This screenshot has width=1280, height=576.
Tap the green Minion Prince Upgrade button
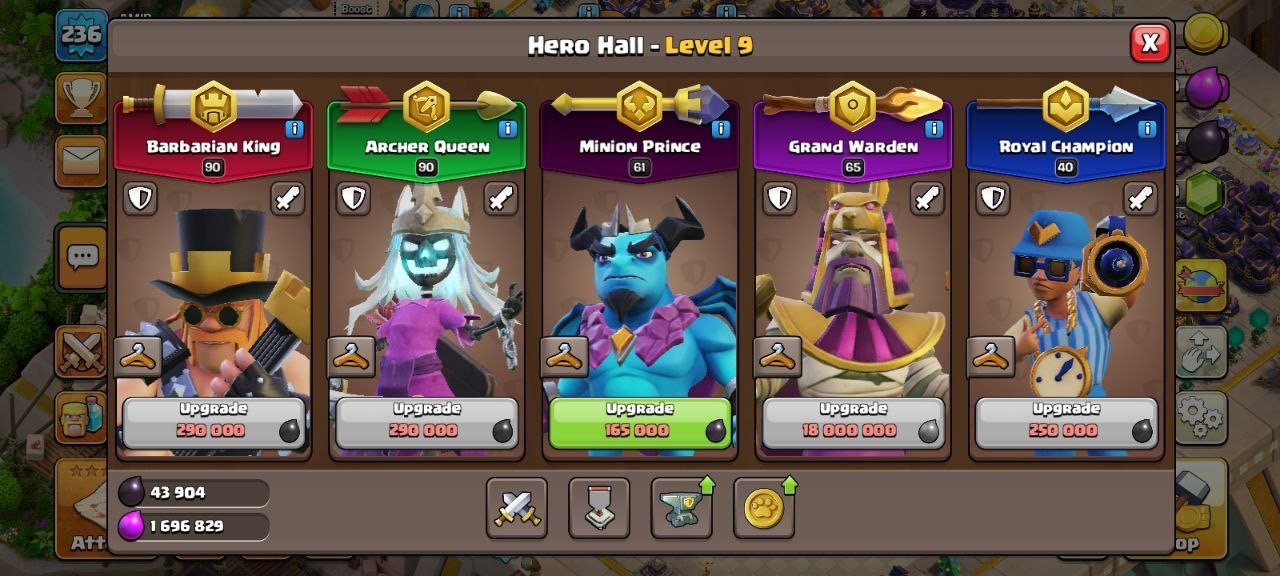coord(640,422)
